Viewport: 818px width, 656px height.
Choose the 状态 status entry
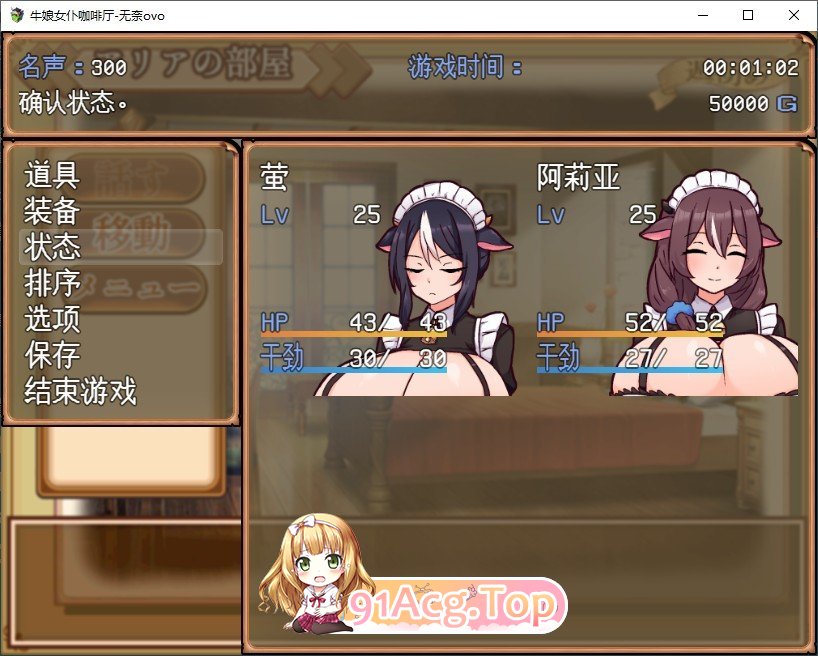pyautogui.click(x=52, y=247)
